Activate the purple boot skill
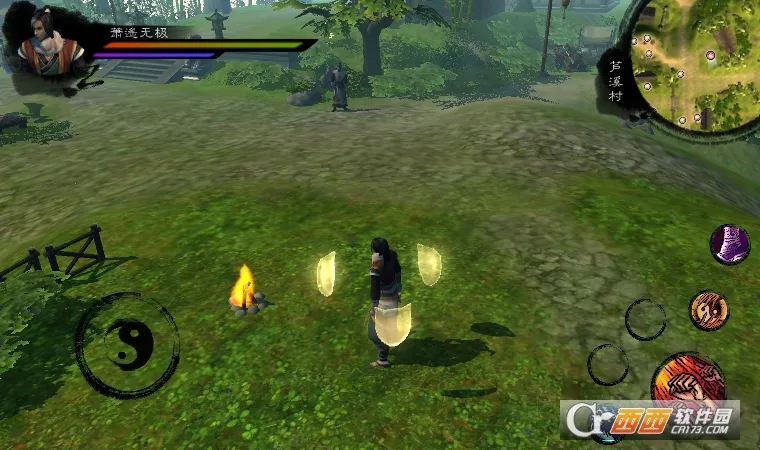The width and height of the screenshot is (760, 450). (x=730, y=245)
